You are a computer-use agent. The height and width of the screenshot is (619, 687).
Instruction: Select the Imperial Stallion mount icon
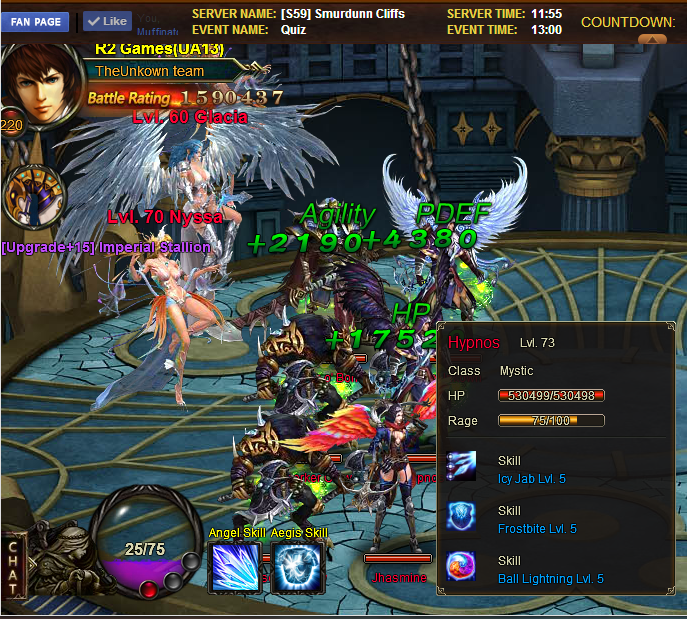(33, 197)
